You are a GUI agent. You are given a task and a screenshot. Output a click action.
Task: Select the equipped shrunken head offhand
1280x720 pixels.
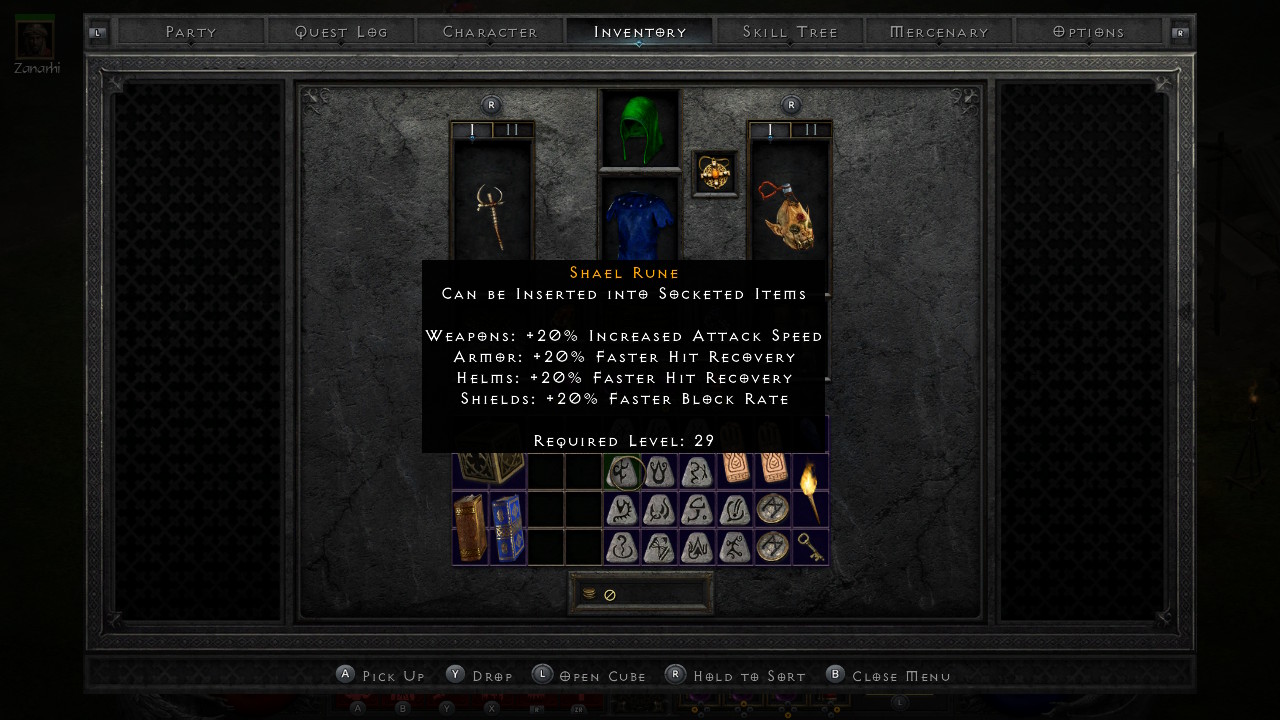tap(789, 216)
